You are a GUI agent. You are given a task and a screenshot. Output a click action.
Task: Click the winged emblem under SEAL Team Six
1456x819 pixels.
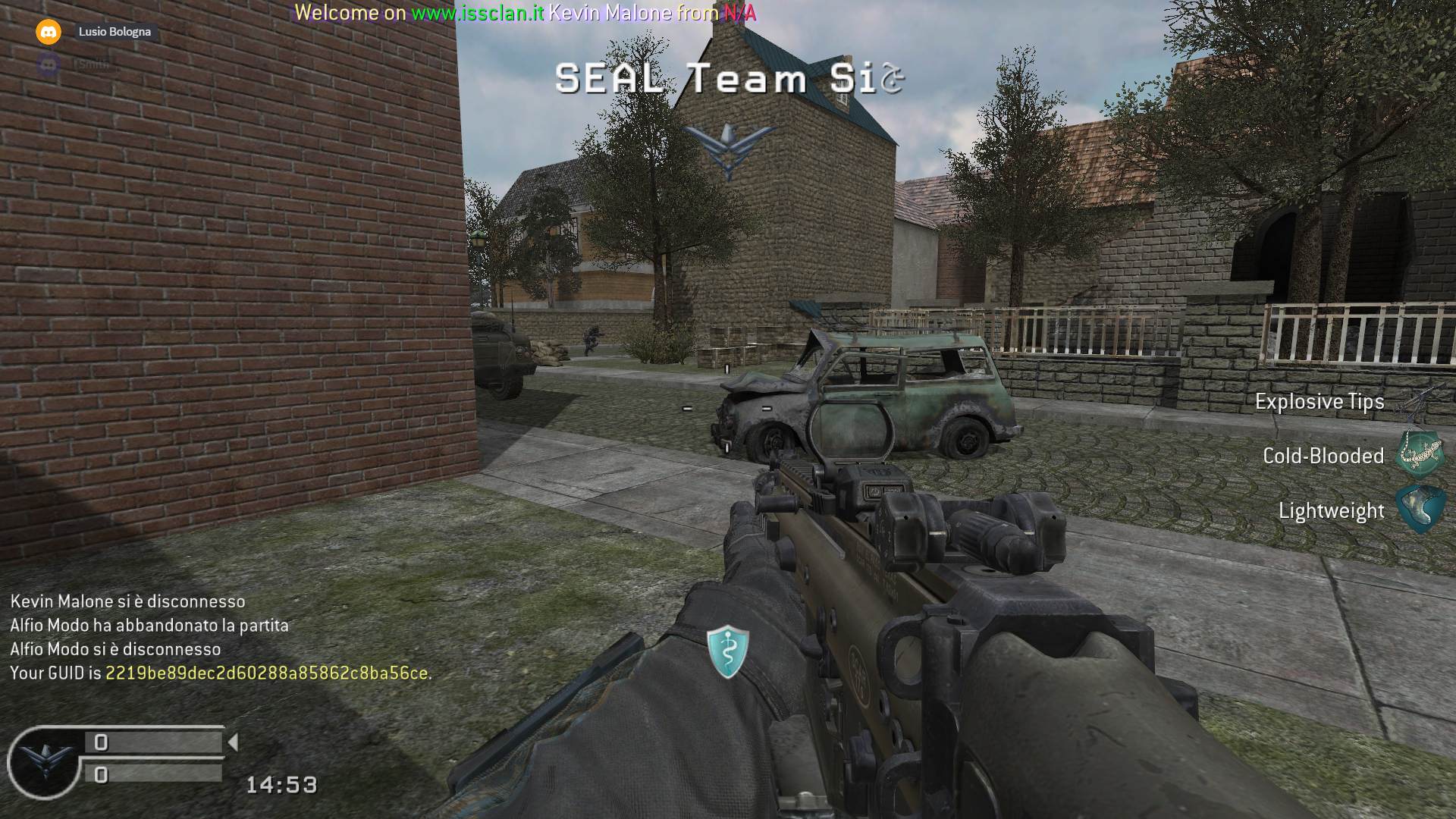(729, 149)
